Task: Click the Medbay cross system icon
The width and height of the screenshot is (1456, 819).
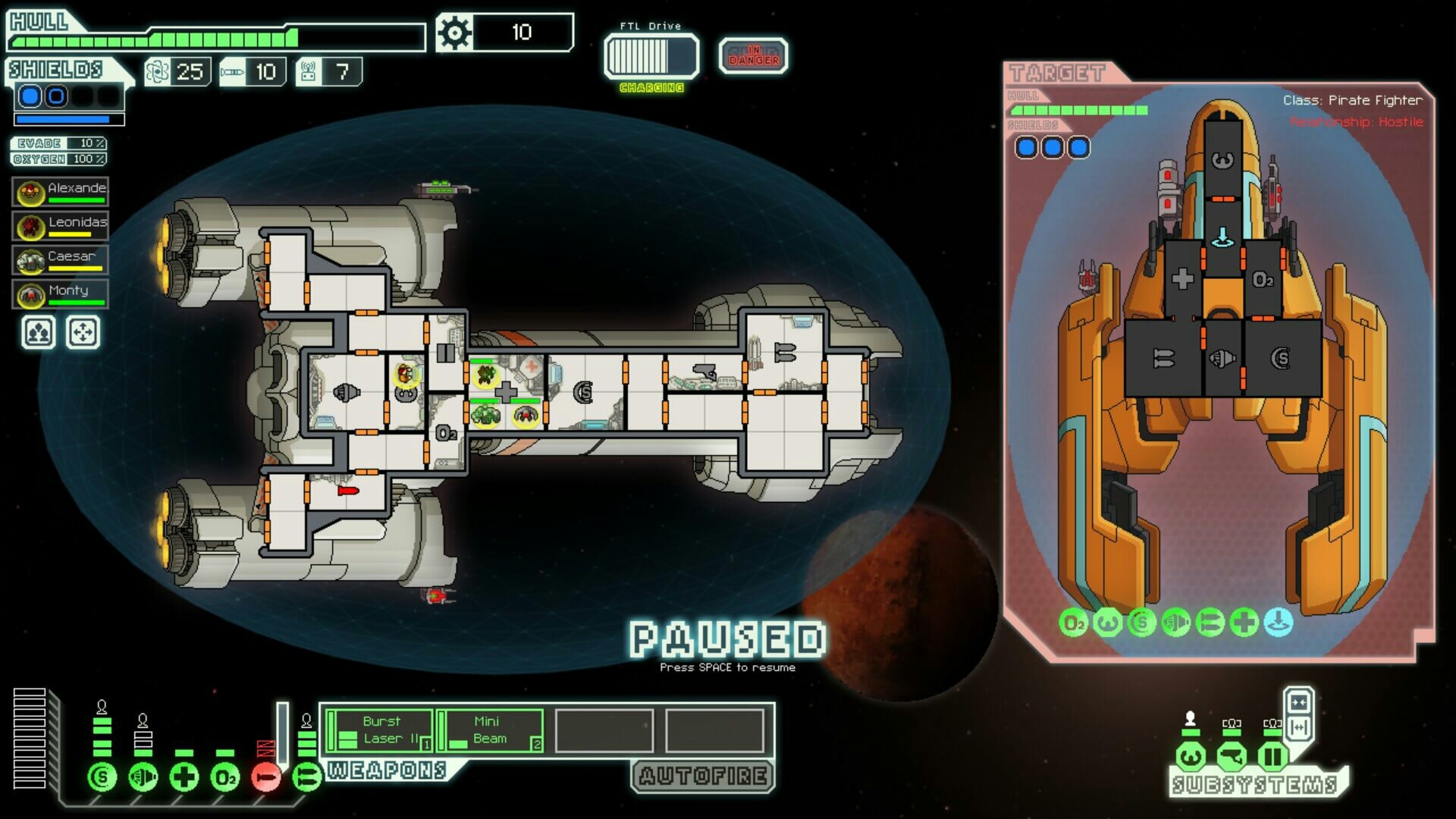Action: pos(184,777)
